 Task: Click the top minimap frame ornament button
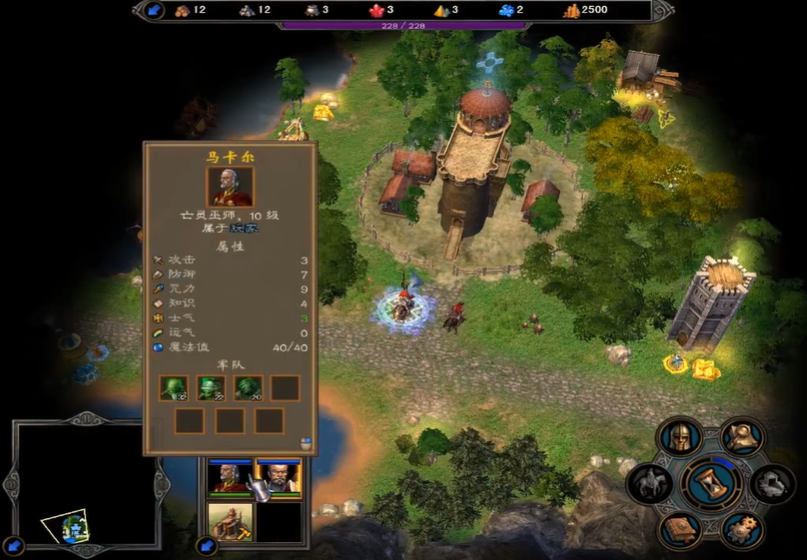pos(85,418)
